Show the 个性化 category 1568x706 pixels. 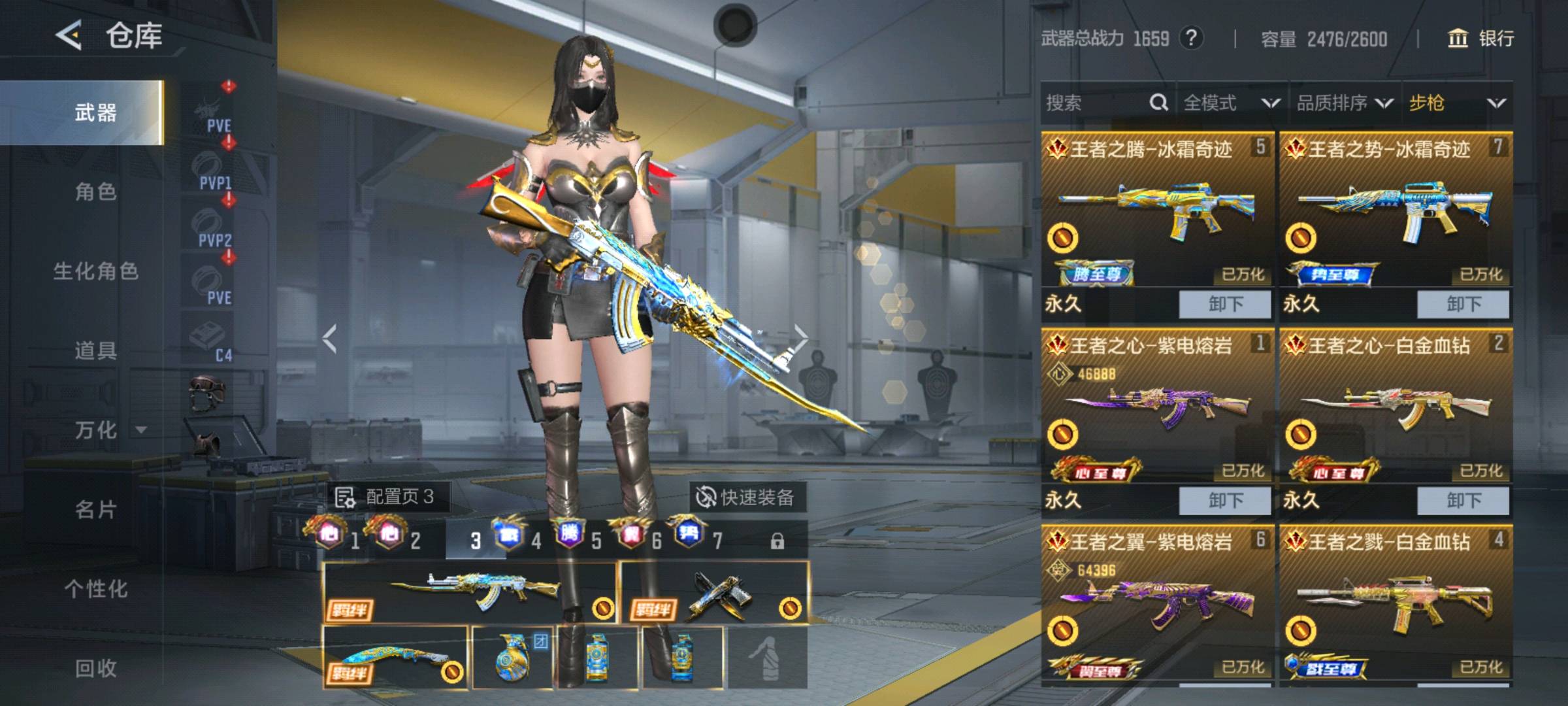coord(95,589)
